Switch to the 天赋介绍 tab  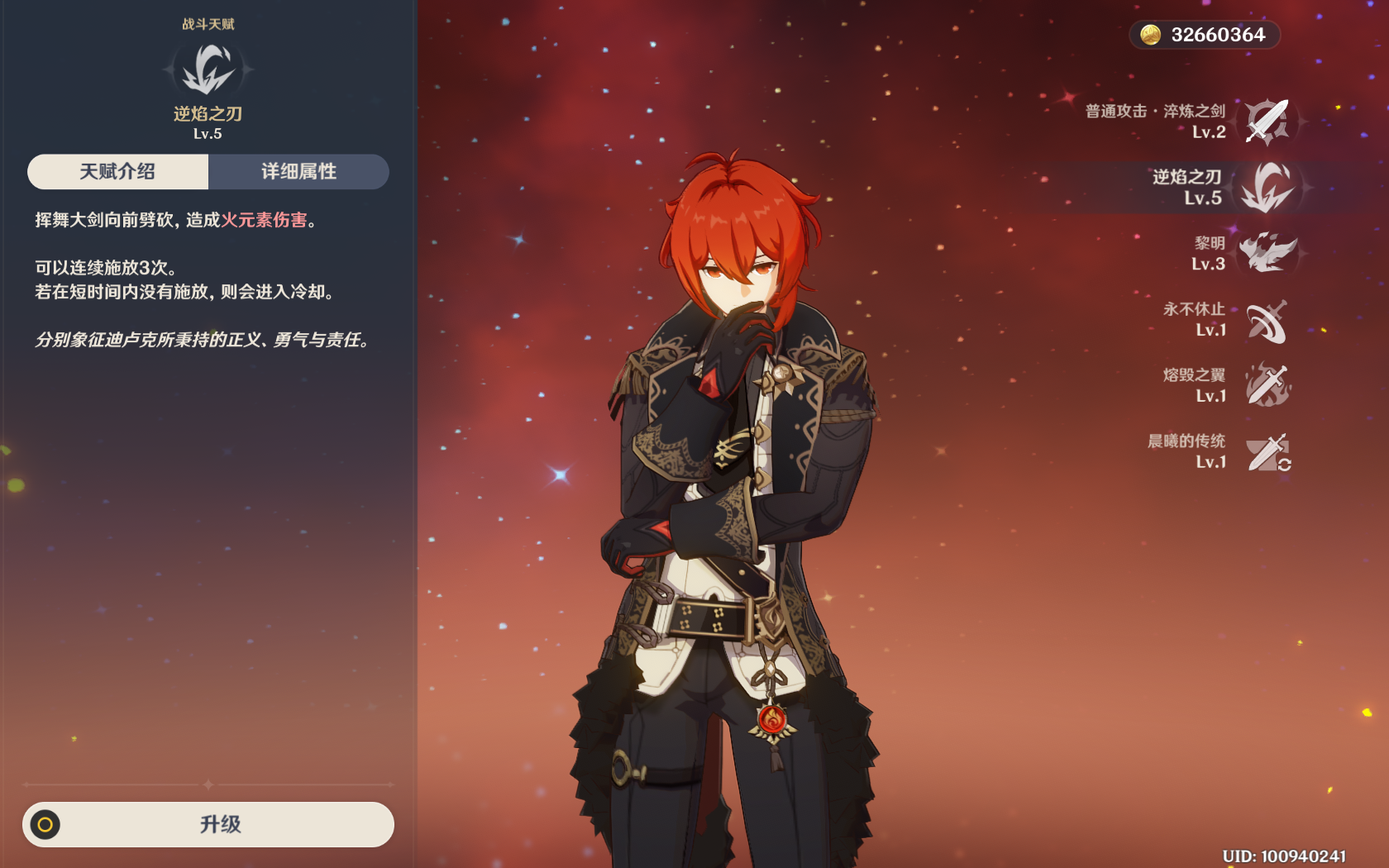[x=117, y=172]
